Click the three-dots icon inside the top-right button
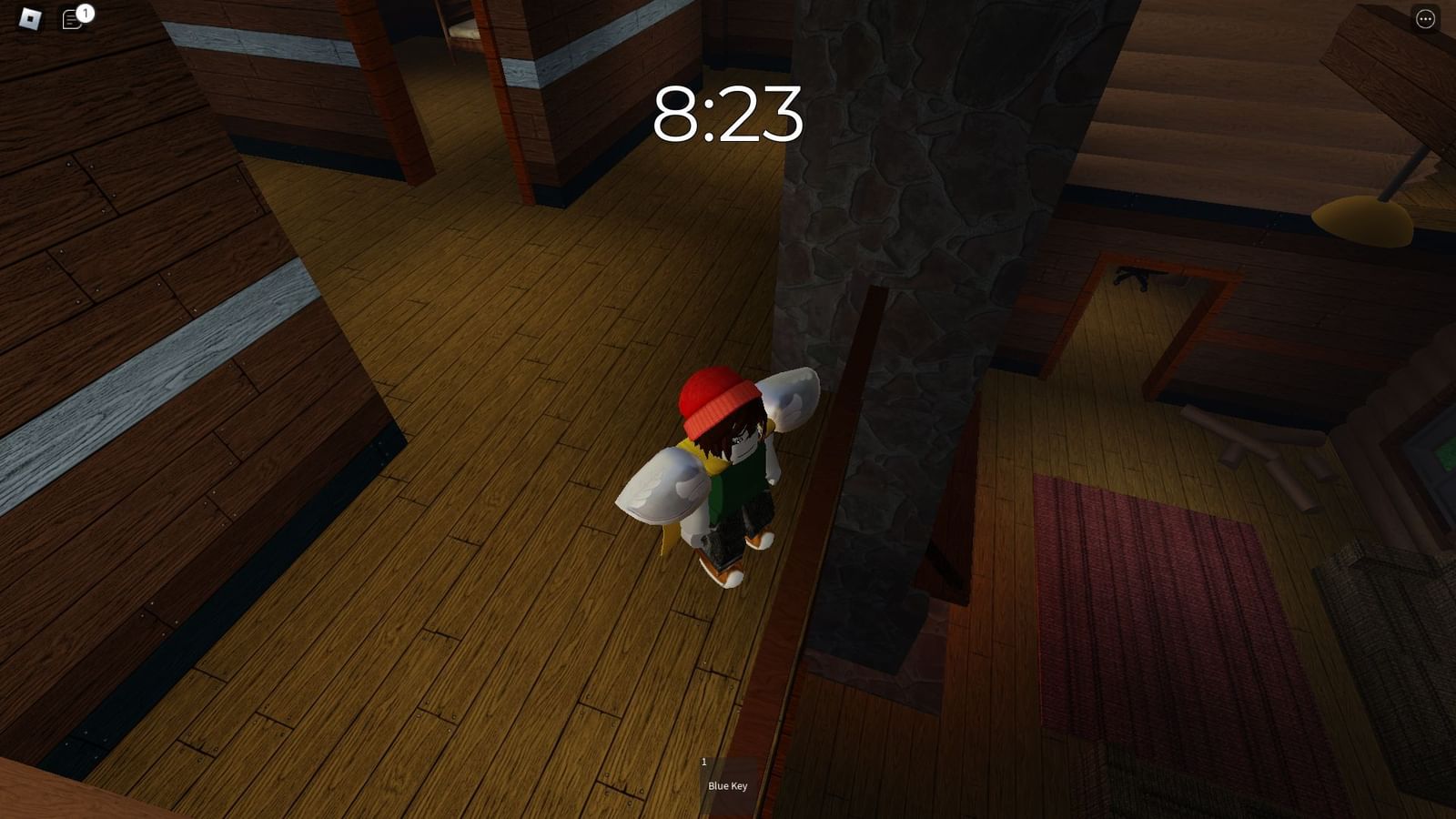 click(1425, 17)
